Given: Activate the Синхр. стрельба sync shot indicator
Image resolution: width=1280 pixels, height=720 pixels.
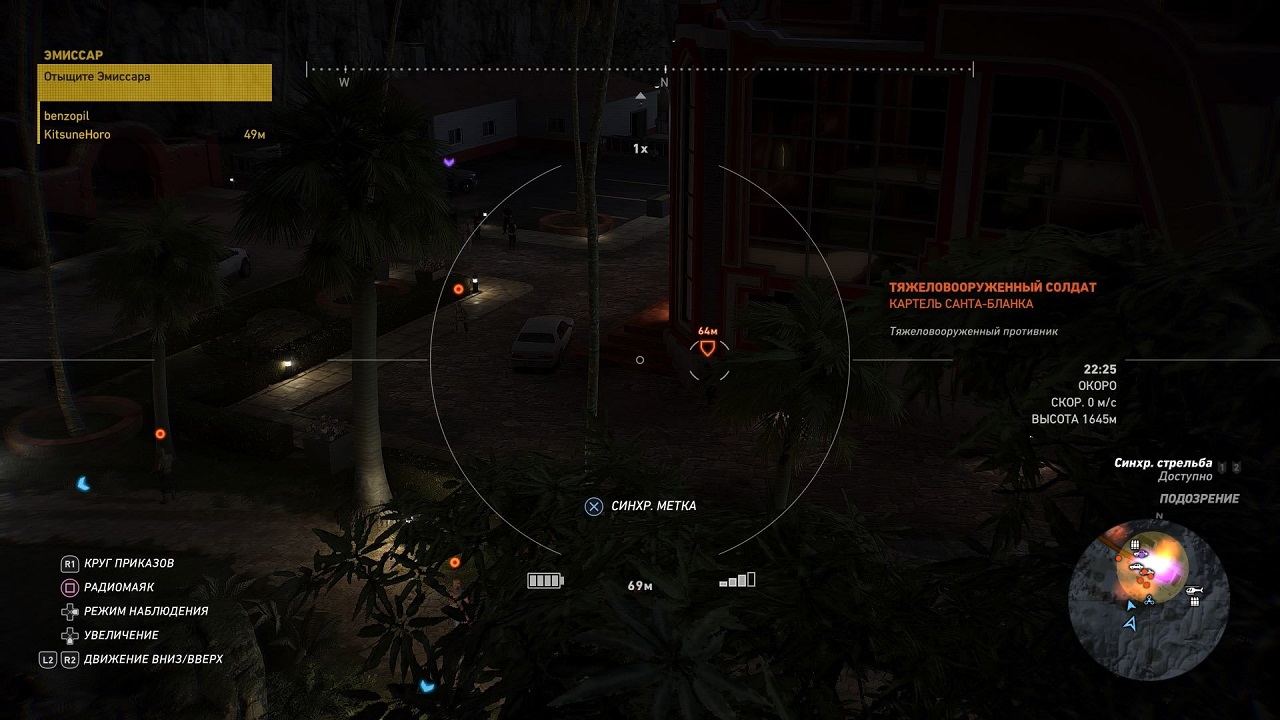Looking at the screenshot, I should [1163, 463].
